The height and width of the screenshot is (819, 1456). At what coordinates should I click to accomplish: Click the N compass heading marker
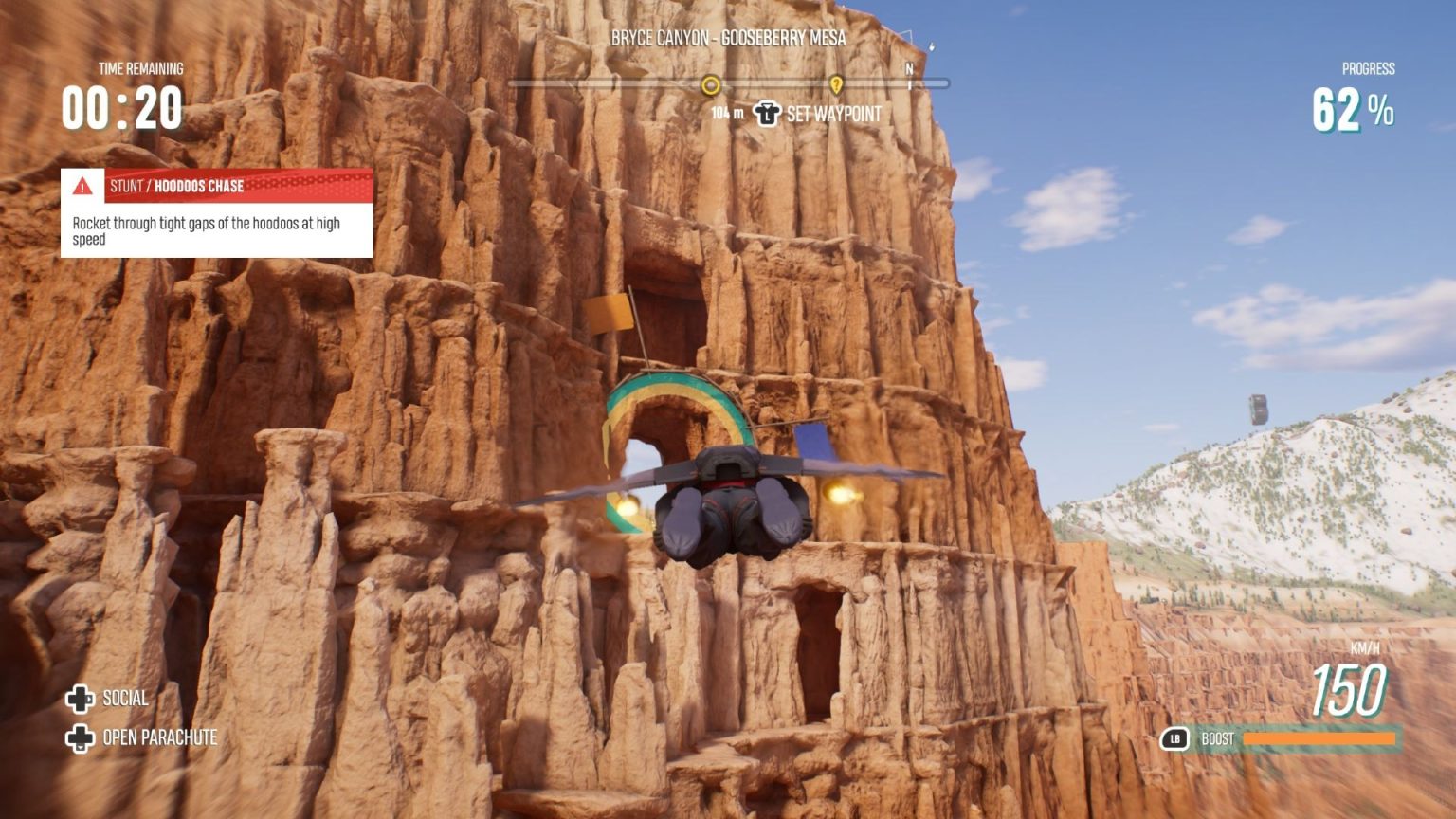908,68
